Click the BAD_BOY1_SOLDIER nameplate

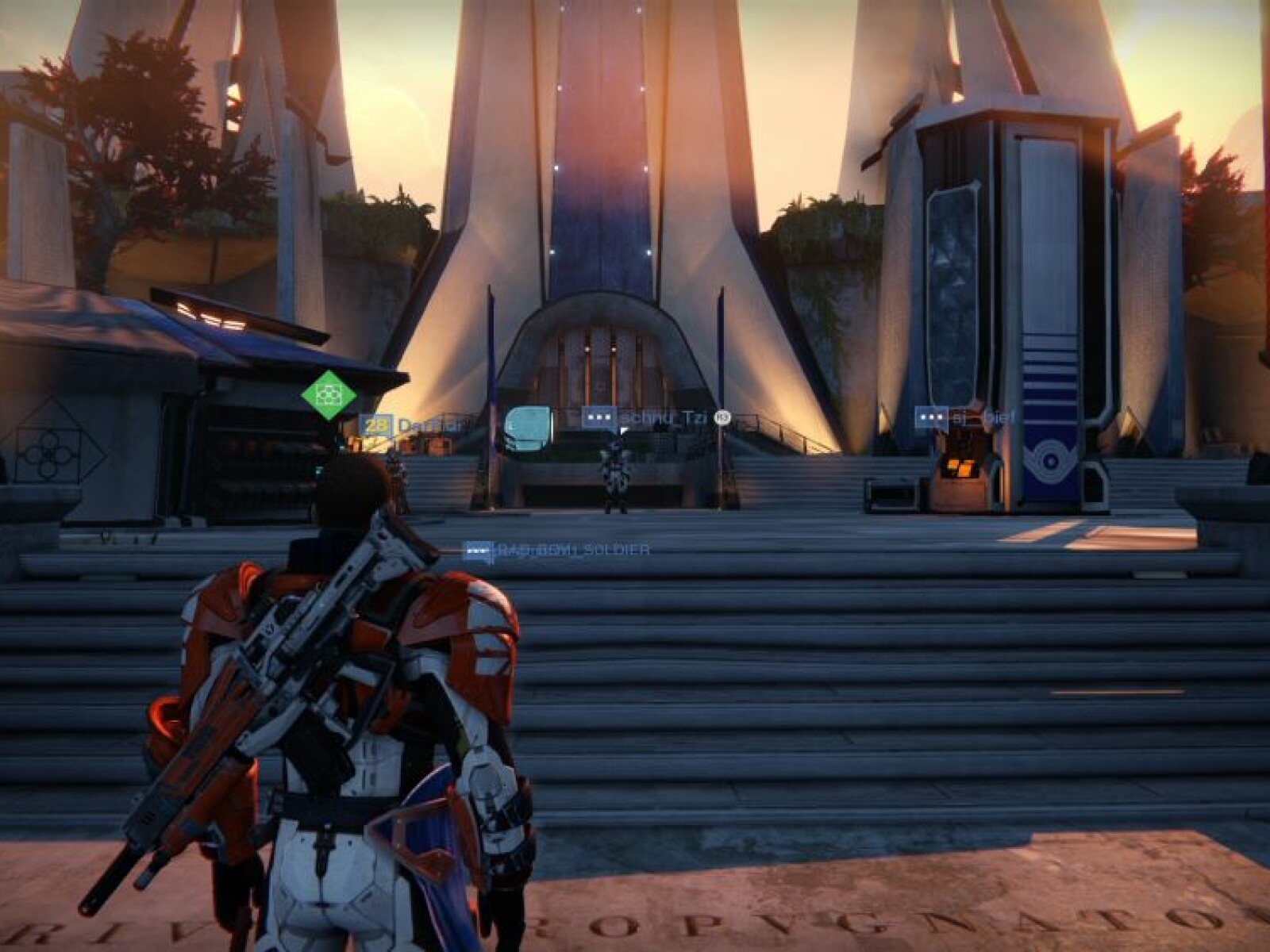557,550
